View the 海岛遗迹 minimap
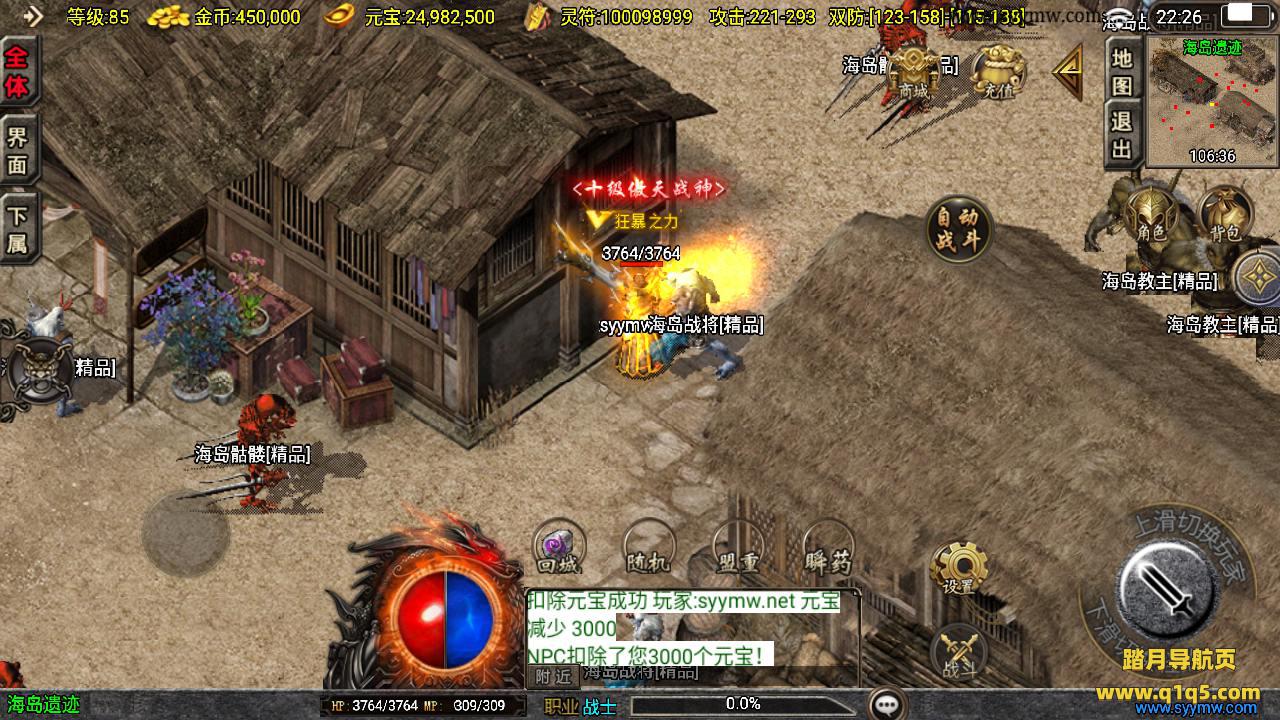Image resolution: width=1280 pixels, height=720 pixels. coord(1212,102)
